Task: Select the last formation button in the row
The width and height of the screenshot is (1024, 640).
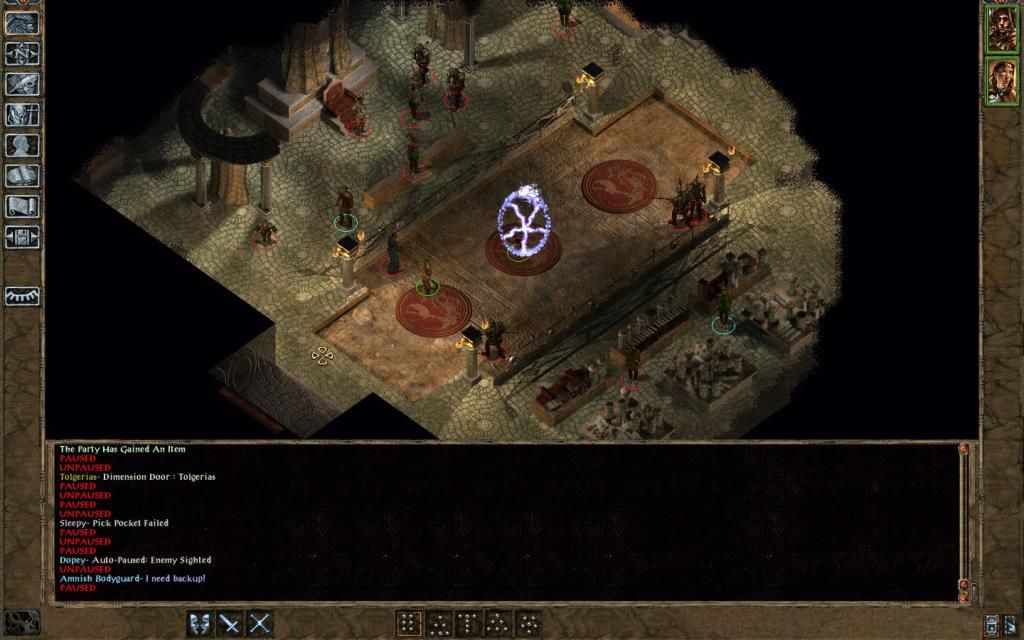Action: click(x=528, y=624)
